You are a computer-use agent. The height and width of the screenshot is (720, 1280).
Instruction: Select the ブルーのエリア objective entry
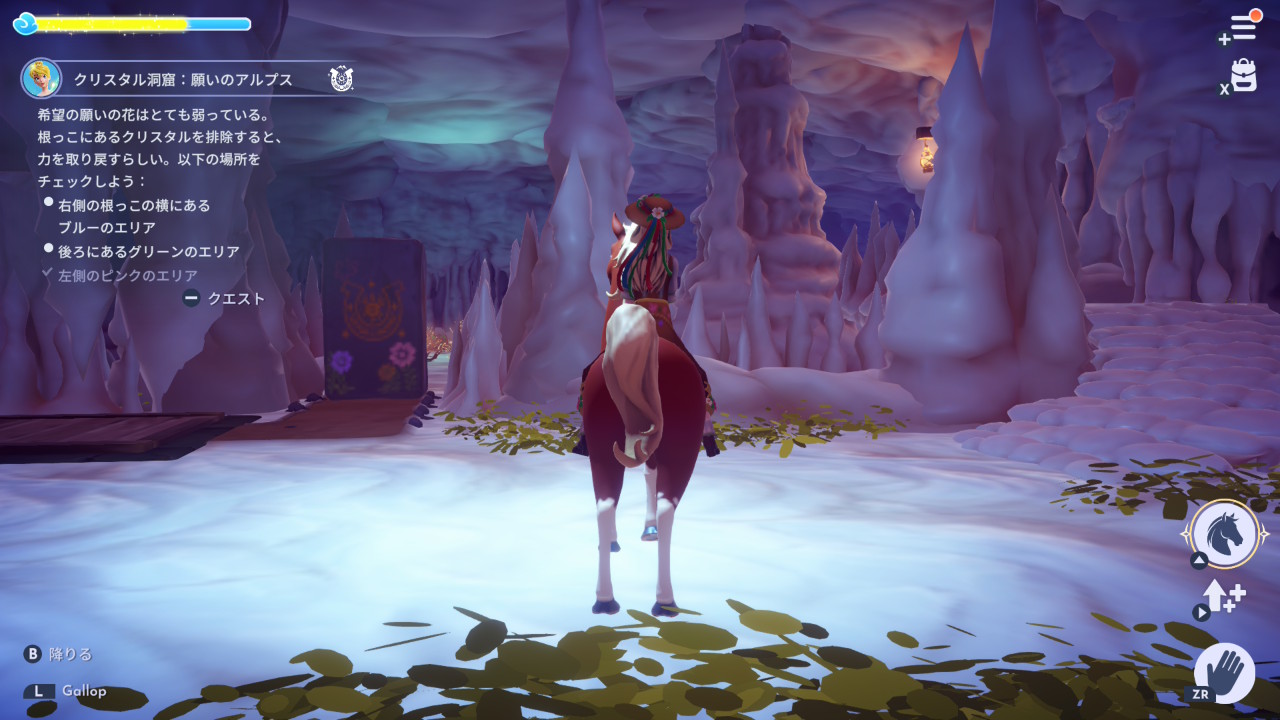135,216
